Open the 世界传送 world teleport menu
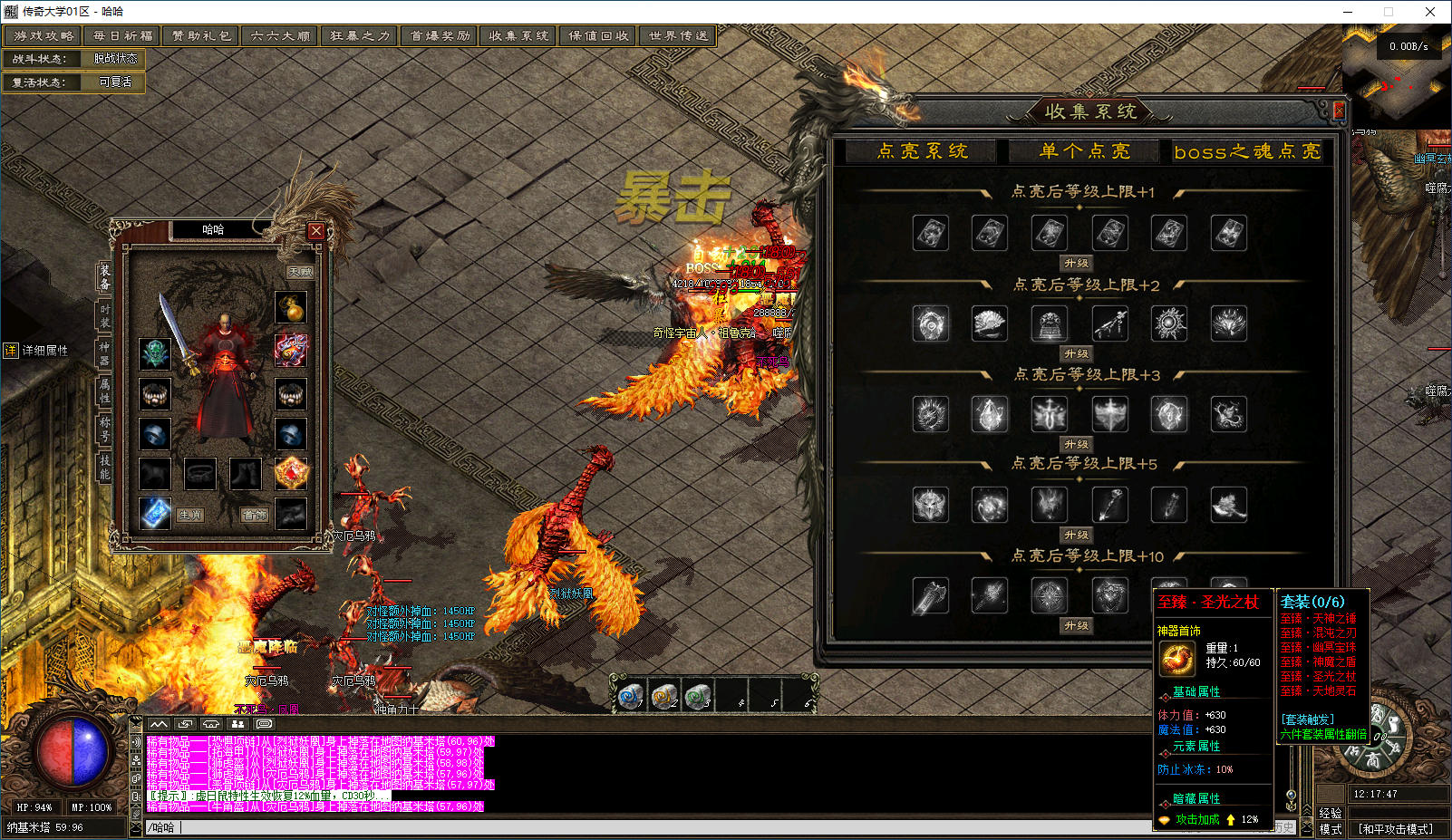 click(x=678, y=35)
